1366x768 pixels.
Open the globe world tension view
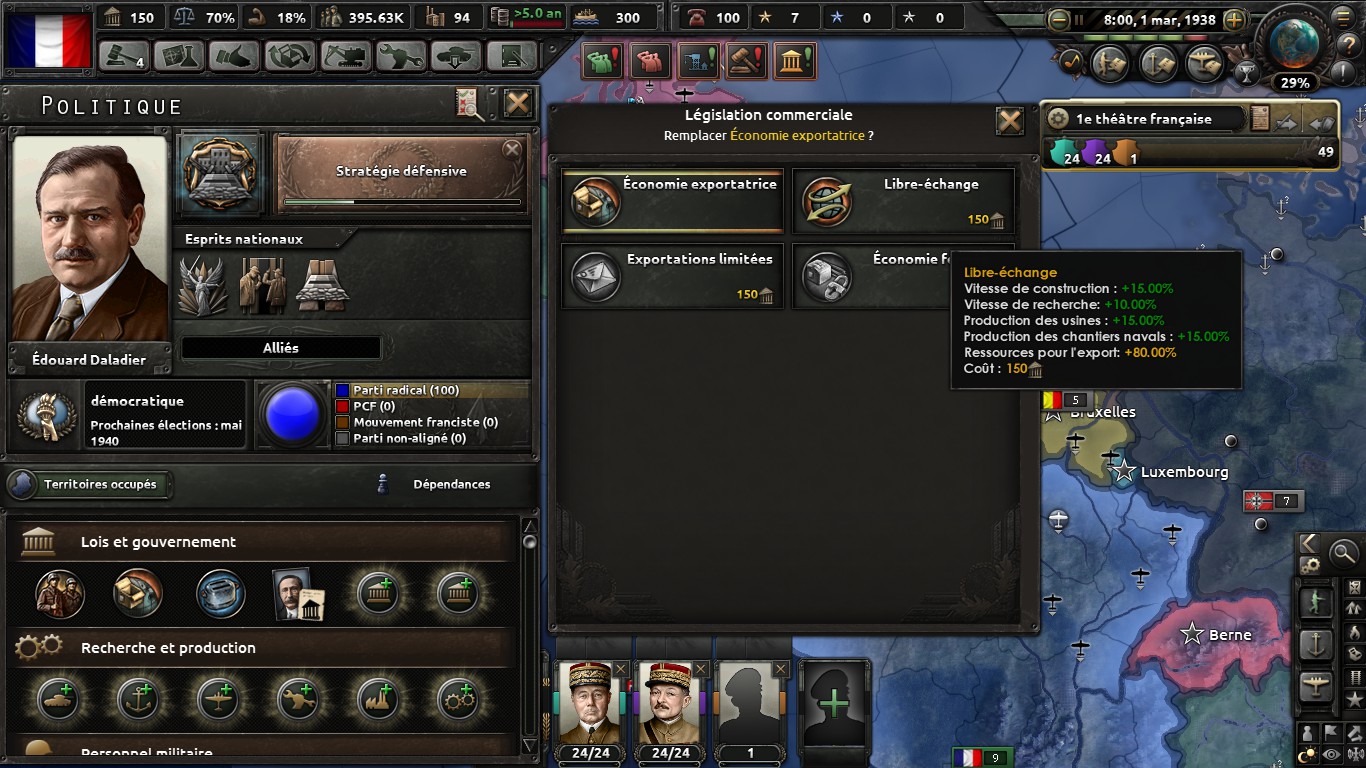point(1295,42)
